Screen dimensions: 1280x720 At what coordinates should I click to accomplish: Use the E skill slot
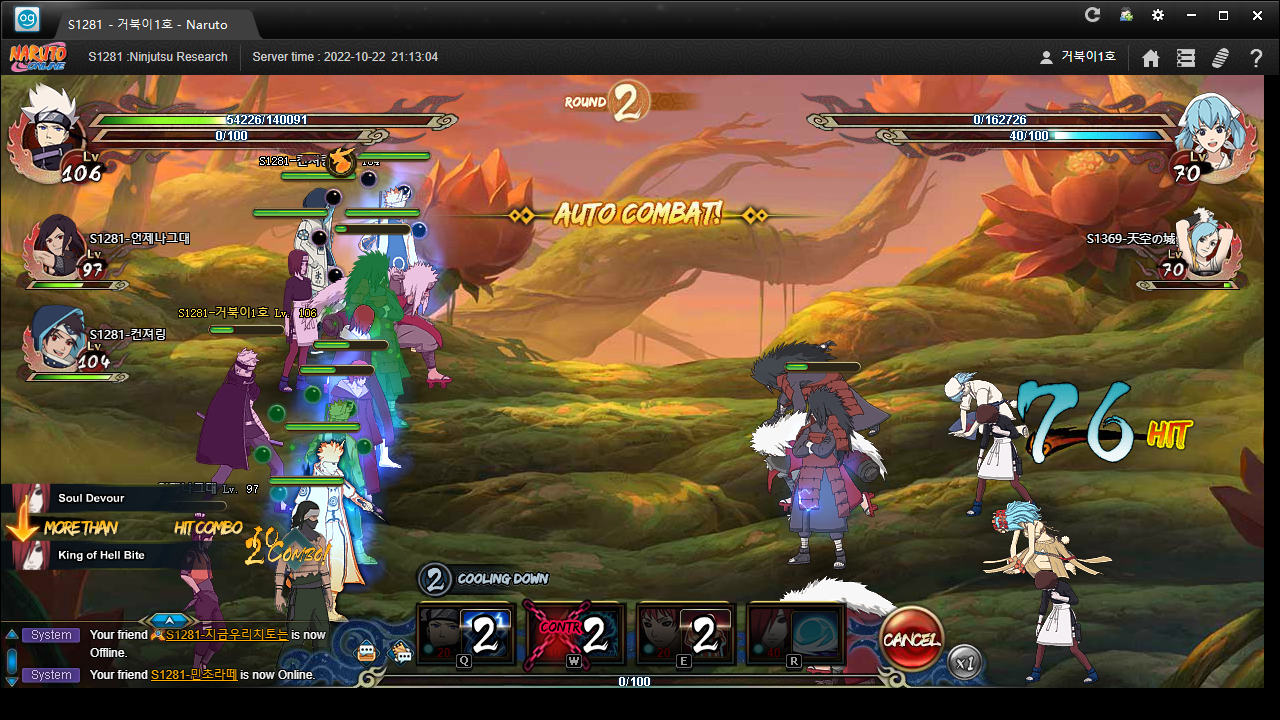coord(686,634)
